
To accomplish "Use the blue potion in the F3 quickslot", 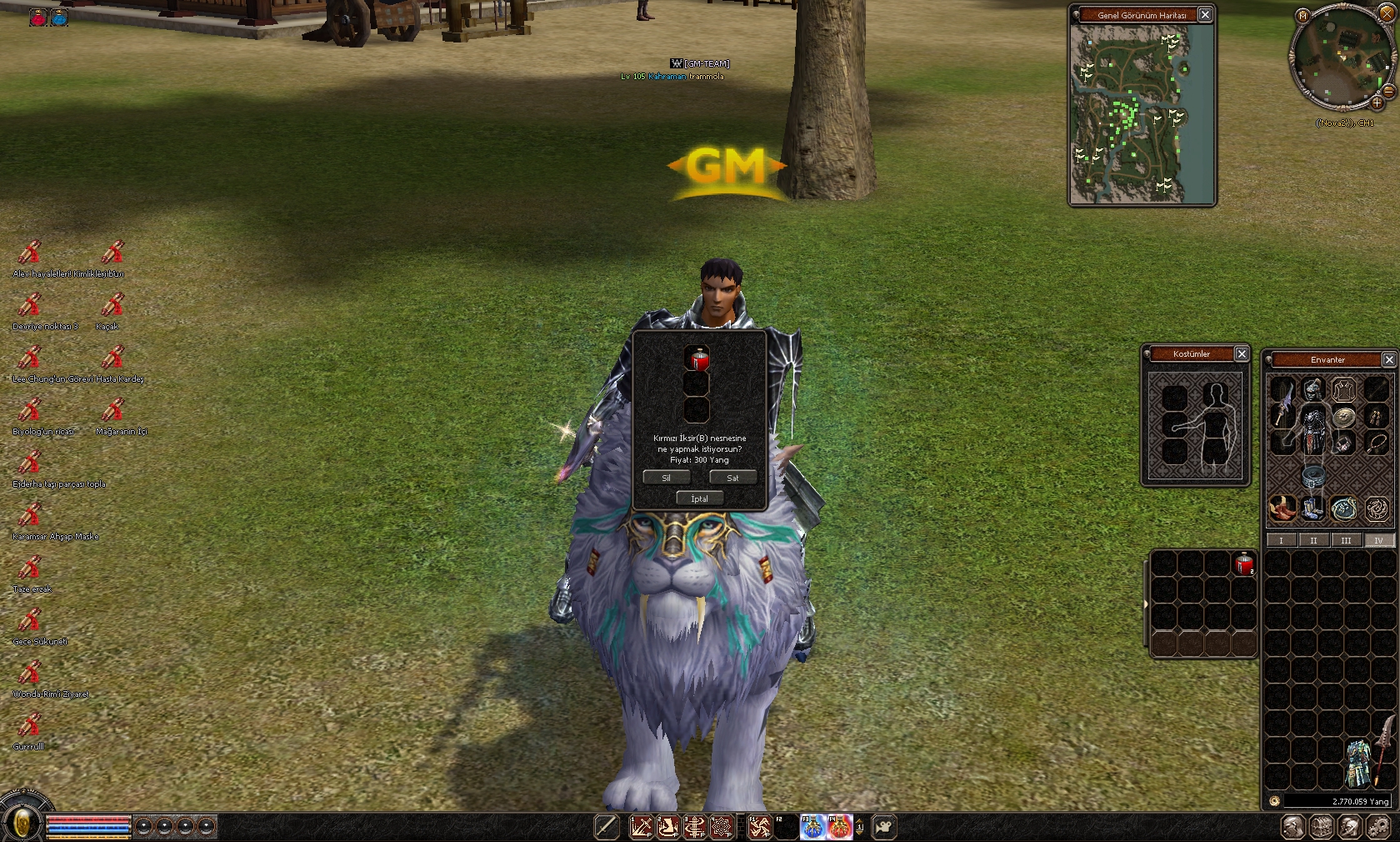I will pos(812,827).
